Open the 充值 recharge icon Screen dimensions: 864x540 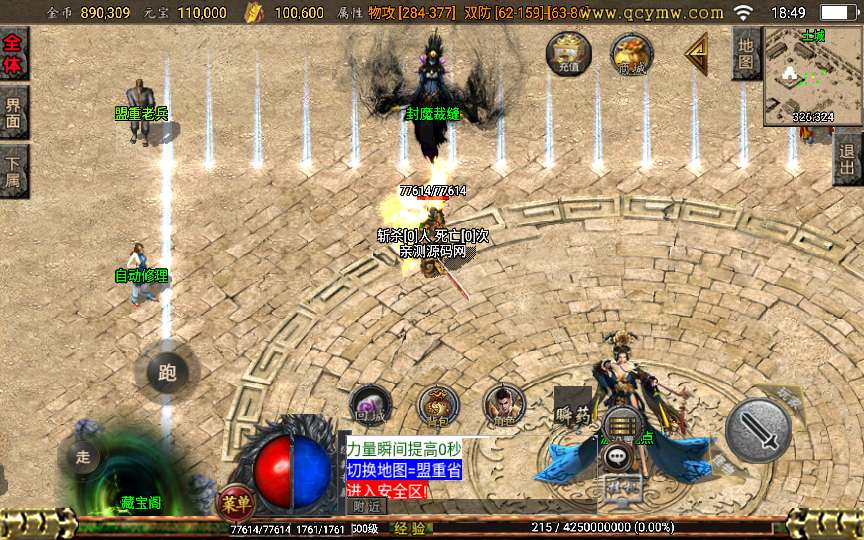coord(568,53)
